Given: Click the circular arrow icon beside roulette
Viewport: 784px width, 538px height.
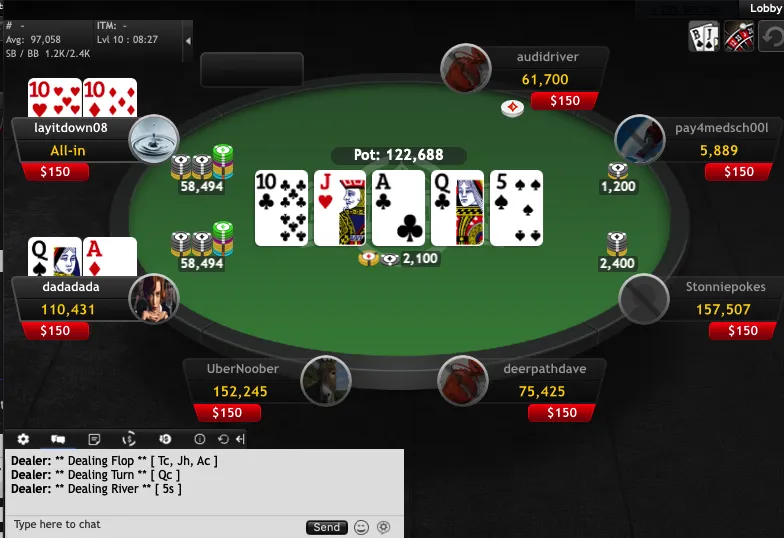Looking at the screenshot, I should [x=773, y=38].
